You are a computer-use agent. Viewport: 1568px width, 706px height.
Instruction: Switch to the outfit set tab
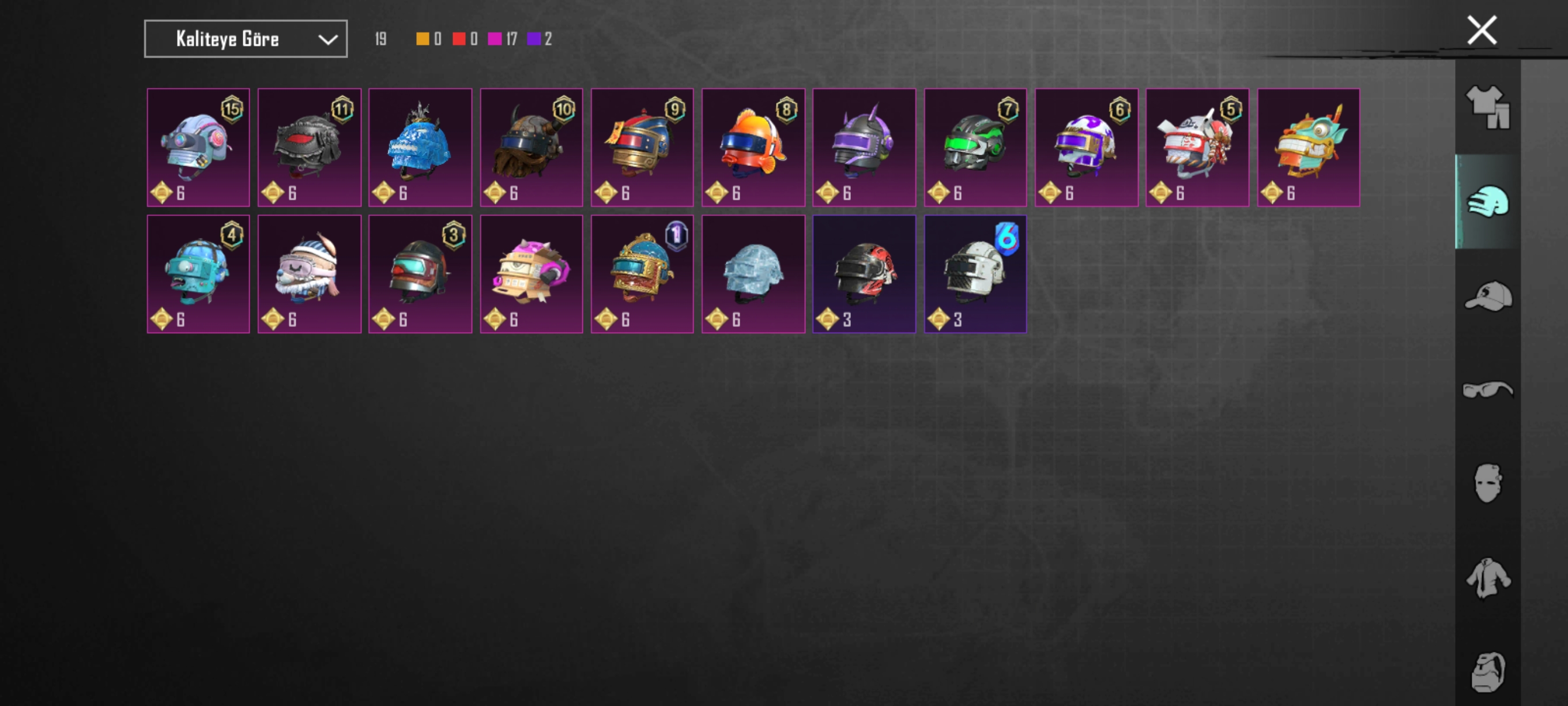pyautogui.click(x=1487, y=107)
